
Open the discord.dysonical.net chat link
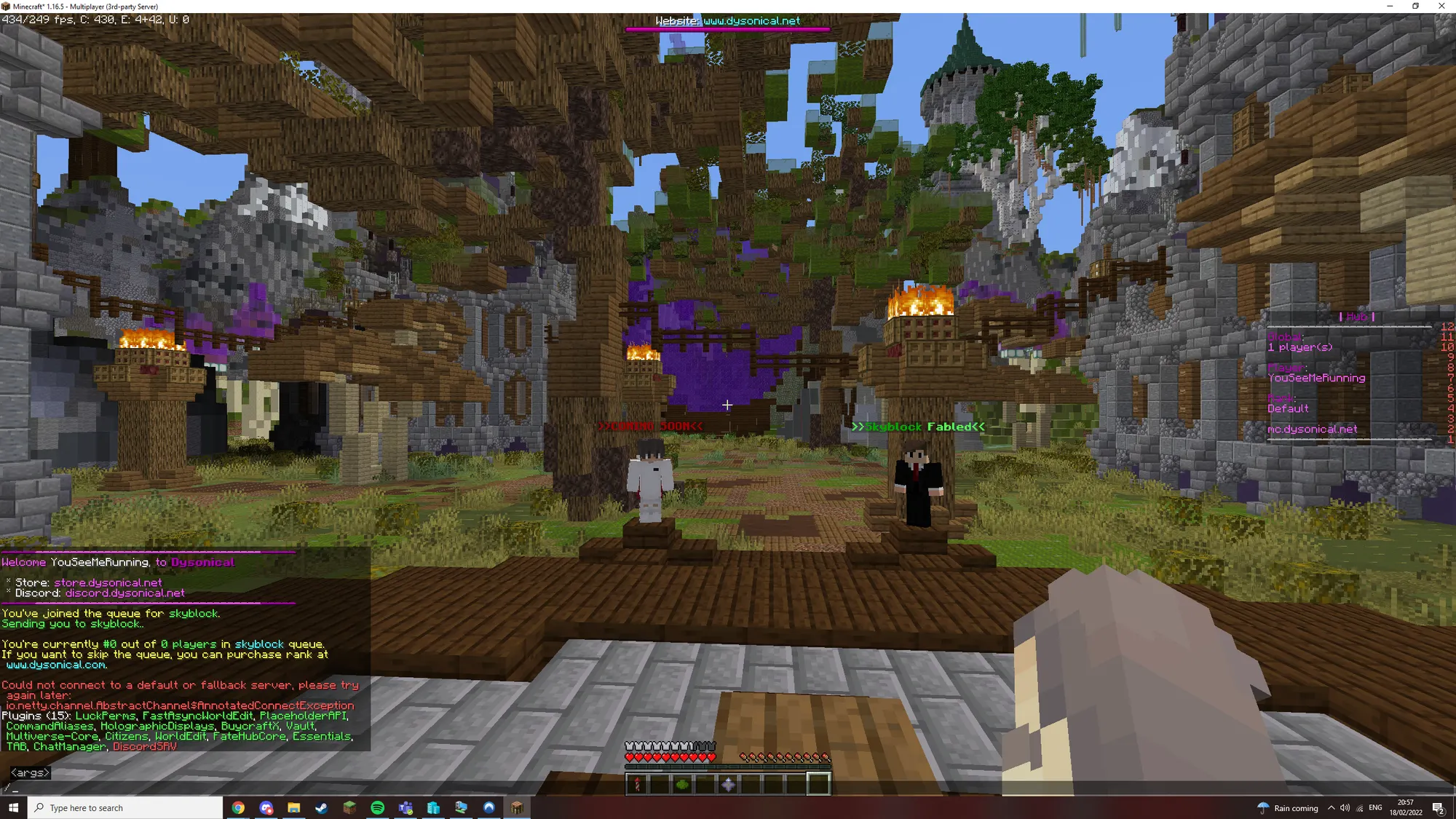(x=124, y=593)
